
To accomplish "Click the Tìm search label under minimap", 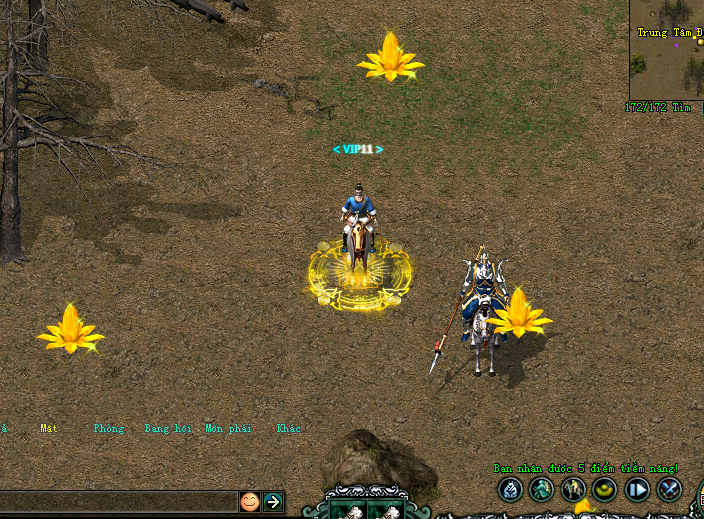I will point(683,107).
